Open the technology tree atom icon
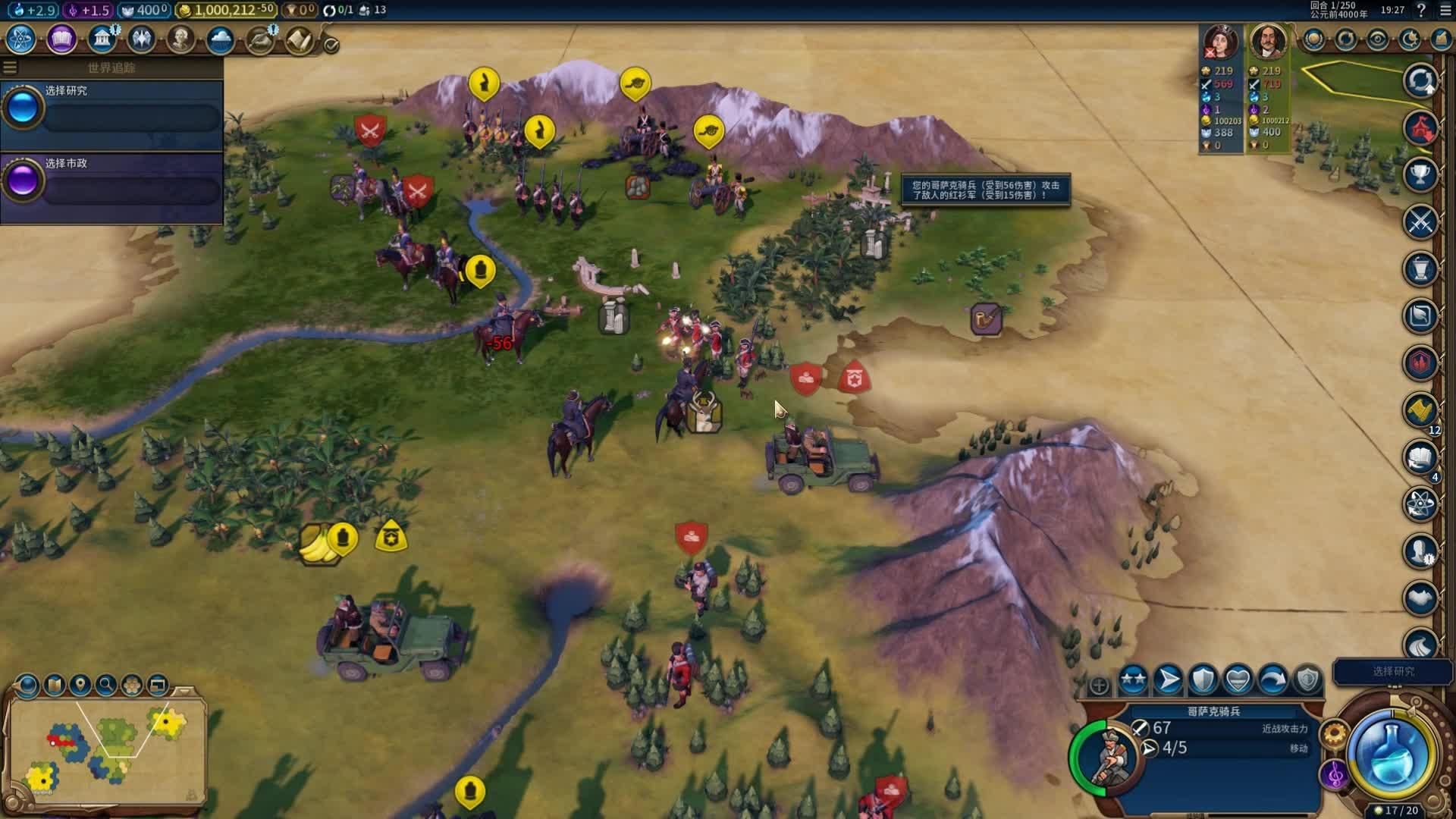 21,39
